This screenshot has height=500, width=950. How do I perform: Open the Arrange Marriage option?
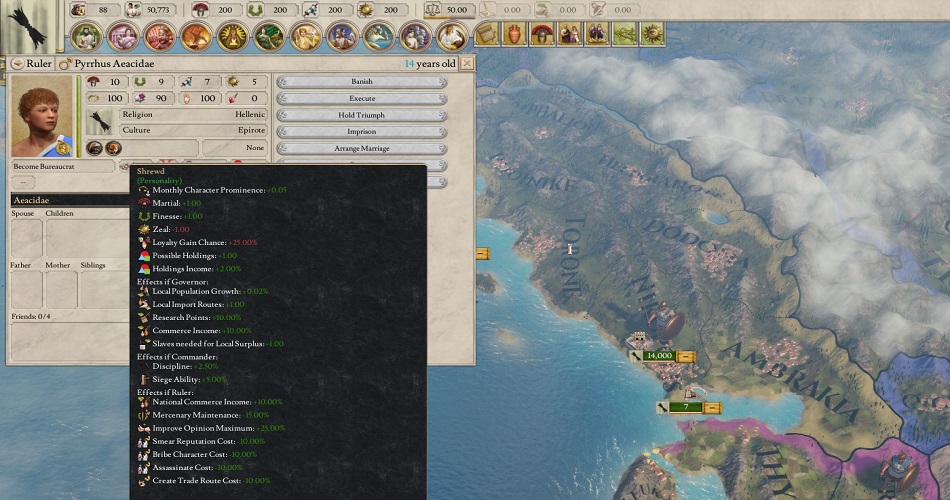pos(361,148)
